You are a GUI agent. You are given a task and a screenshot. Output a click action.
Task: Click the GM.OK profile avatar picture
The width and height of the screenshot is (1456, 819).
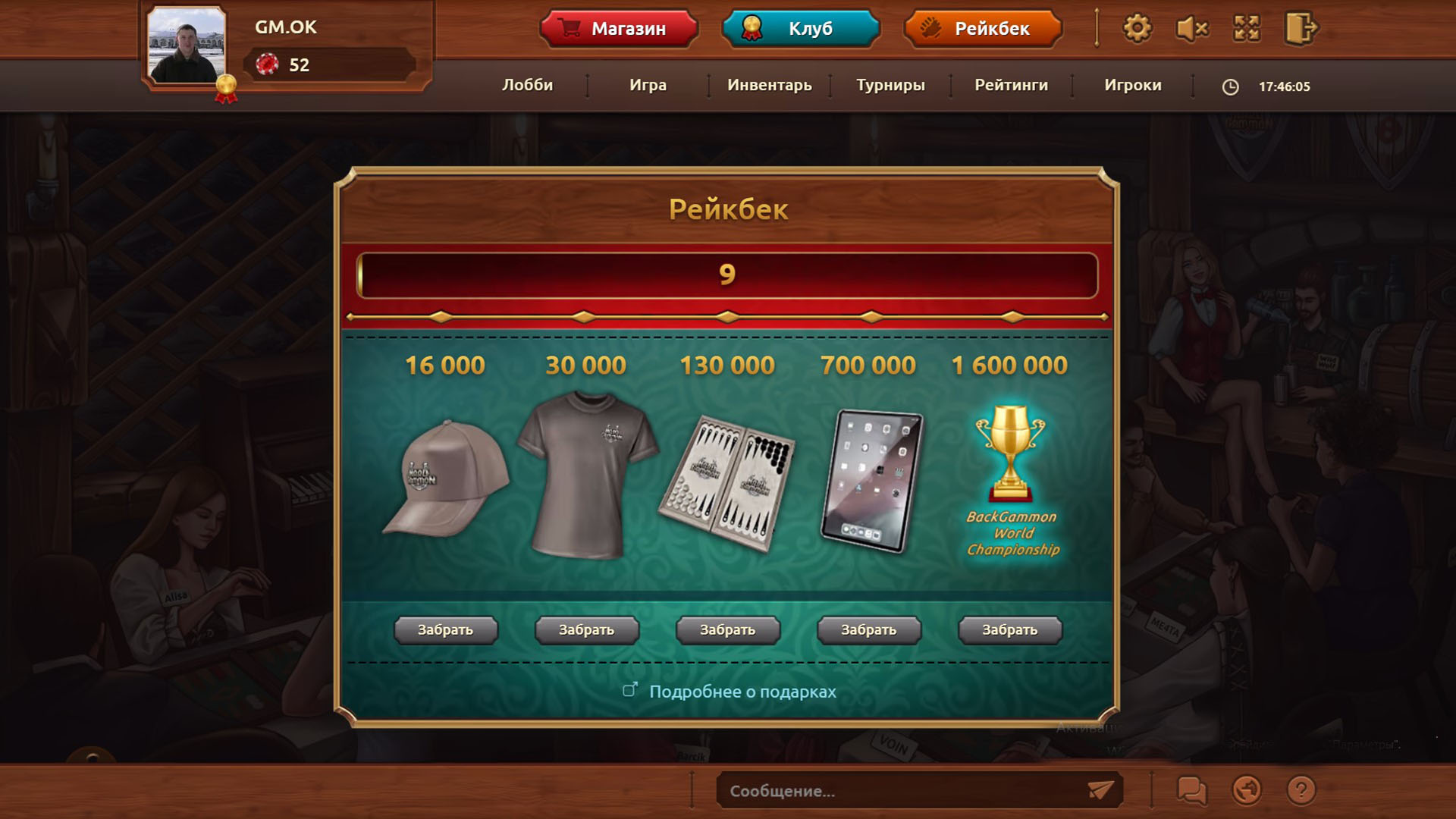[x=186, y=45]
